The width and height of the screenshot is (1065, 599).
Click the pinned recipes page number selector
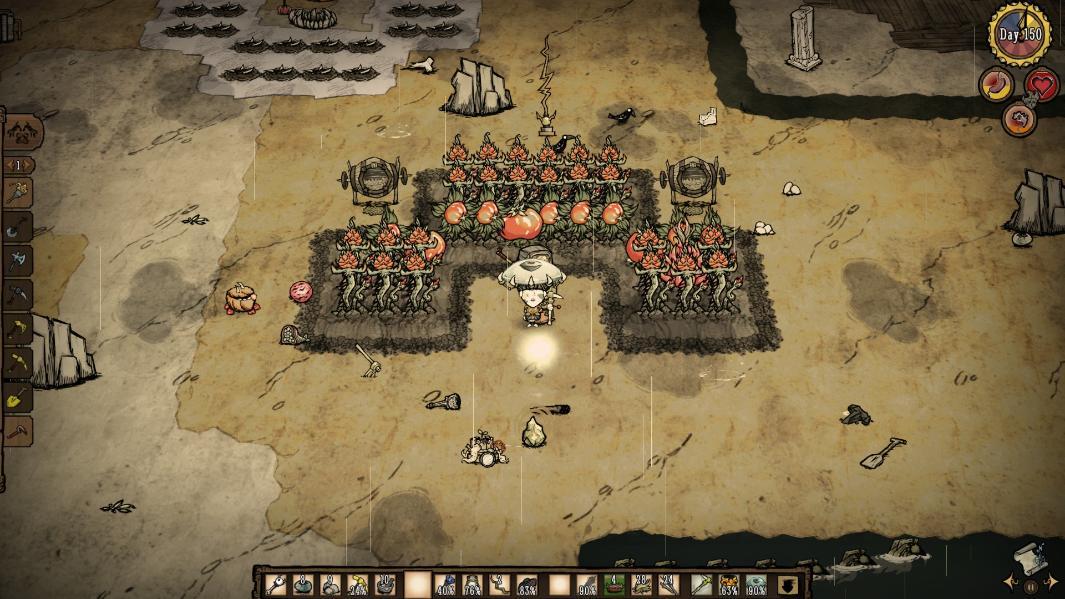point(19,165)
